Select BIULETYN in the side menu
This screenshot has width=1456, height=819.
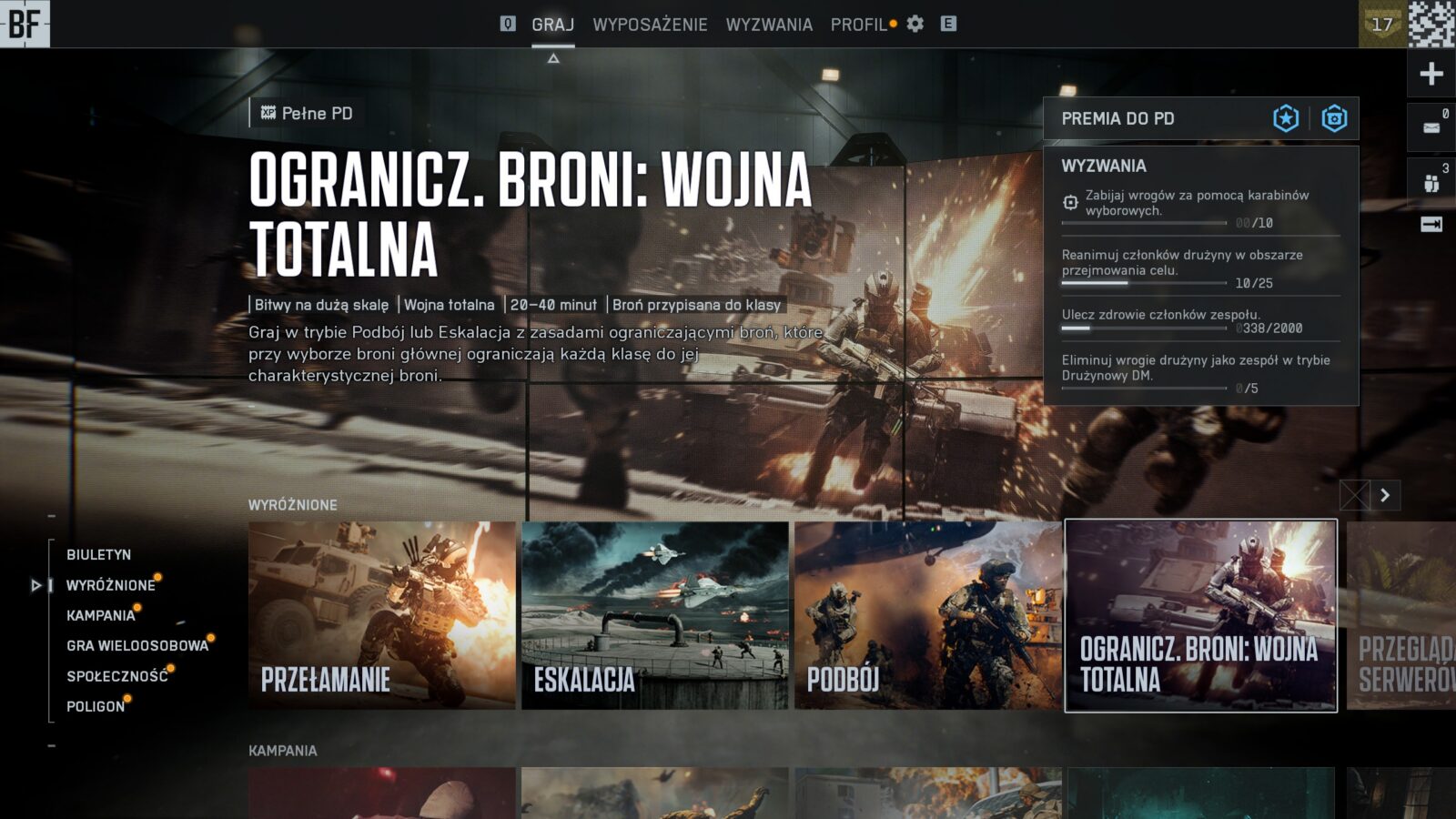[x=98, y=554]
